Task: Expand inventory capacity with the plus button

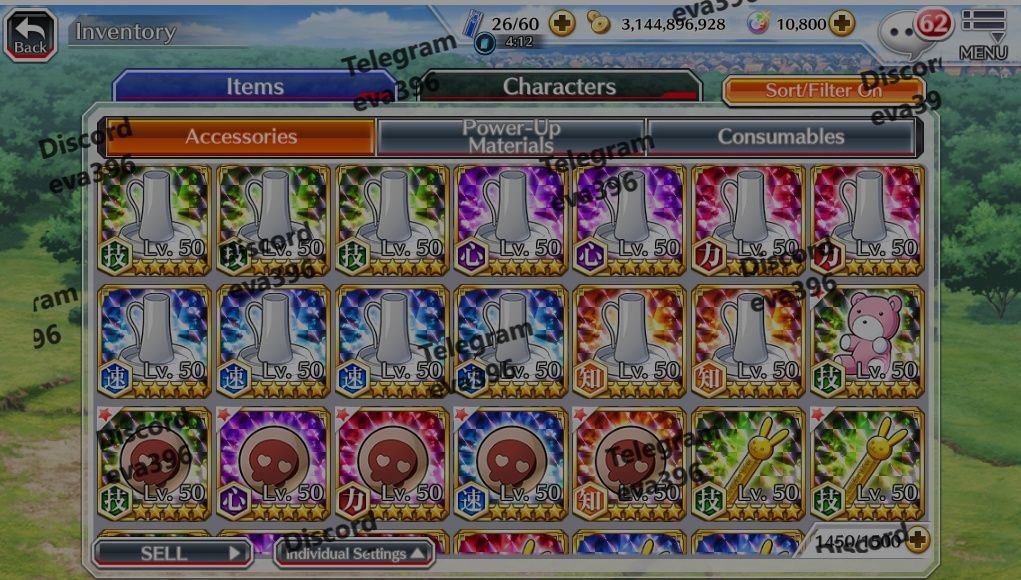Action: (x=916, y=541)
